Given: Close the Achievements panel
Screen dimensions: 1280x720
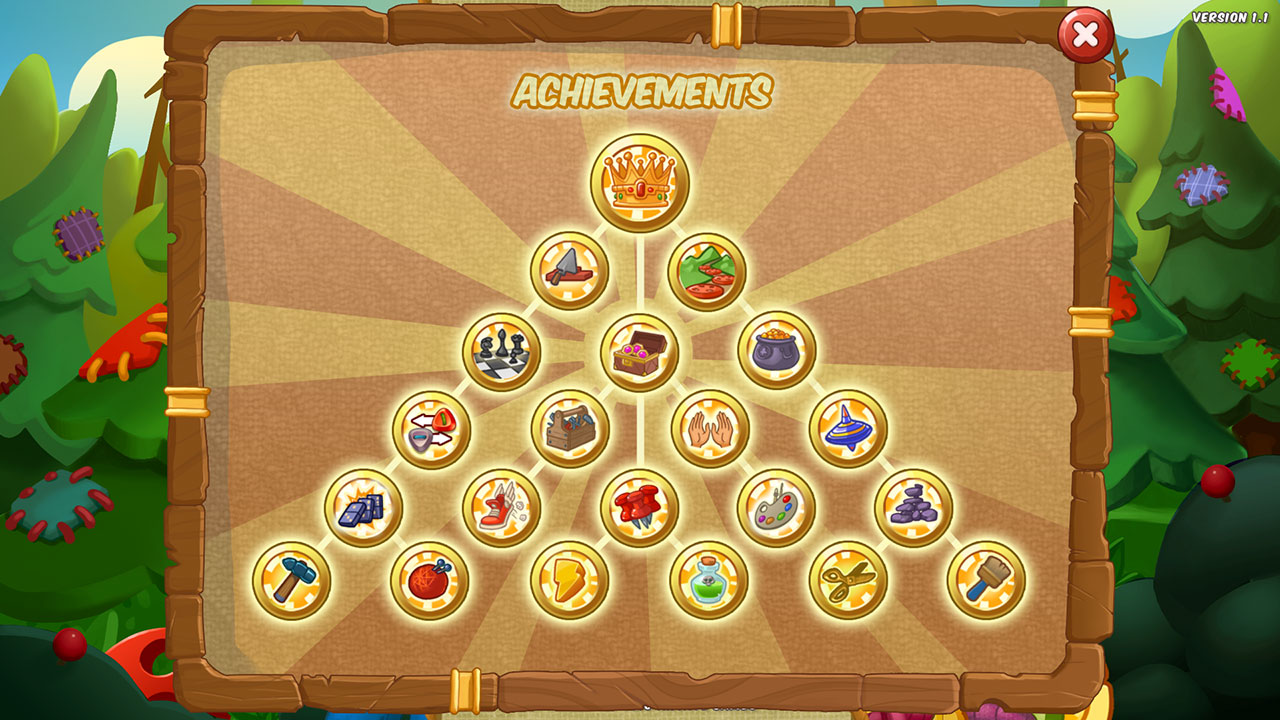Looking at the screenshot, I should 1085,36.
